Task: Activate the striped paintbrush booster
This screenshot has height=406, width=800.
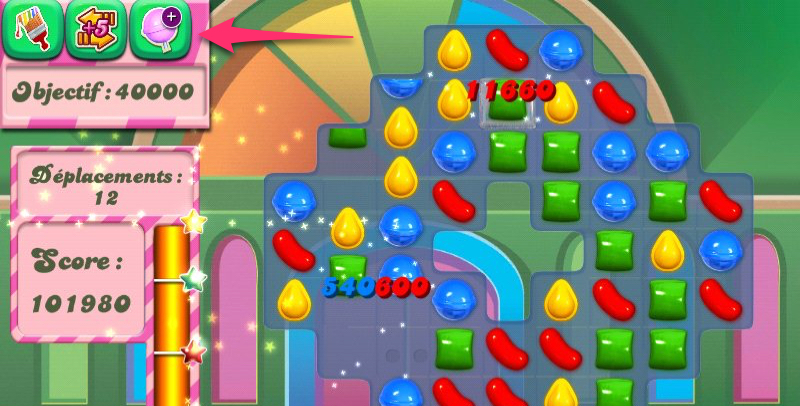Action: pos(33,28)
